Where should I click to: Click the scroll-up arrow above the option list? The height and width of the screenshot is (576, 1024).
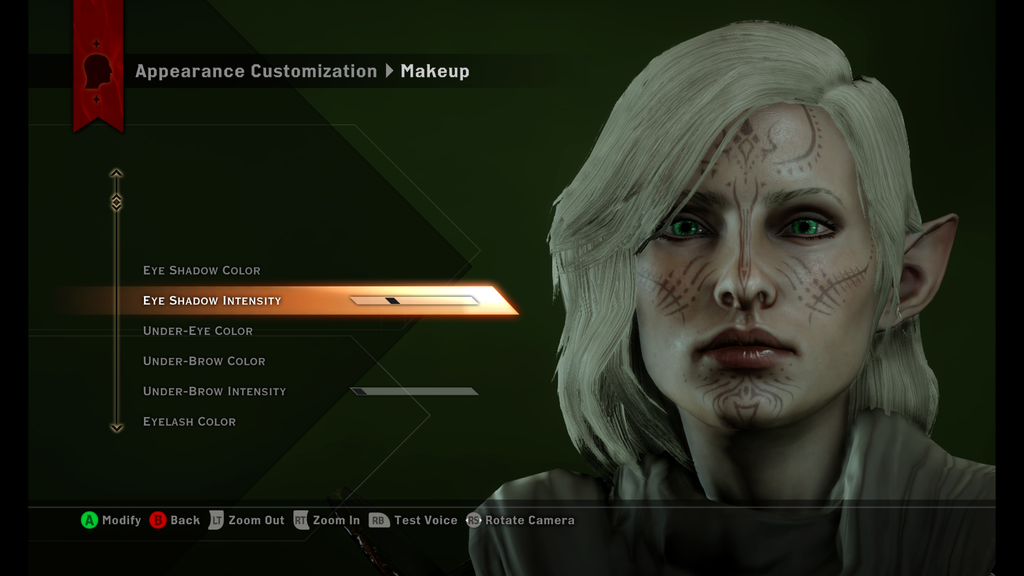point(116,174)
